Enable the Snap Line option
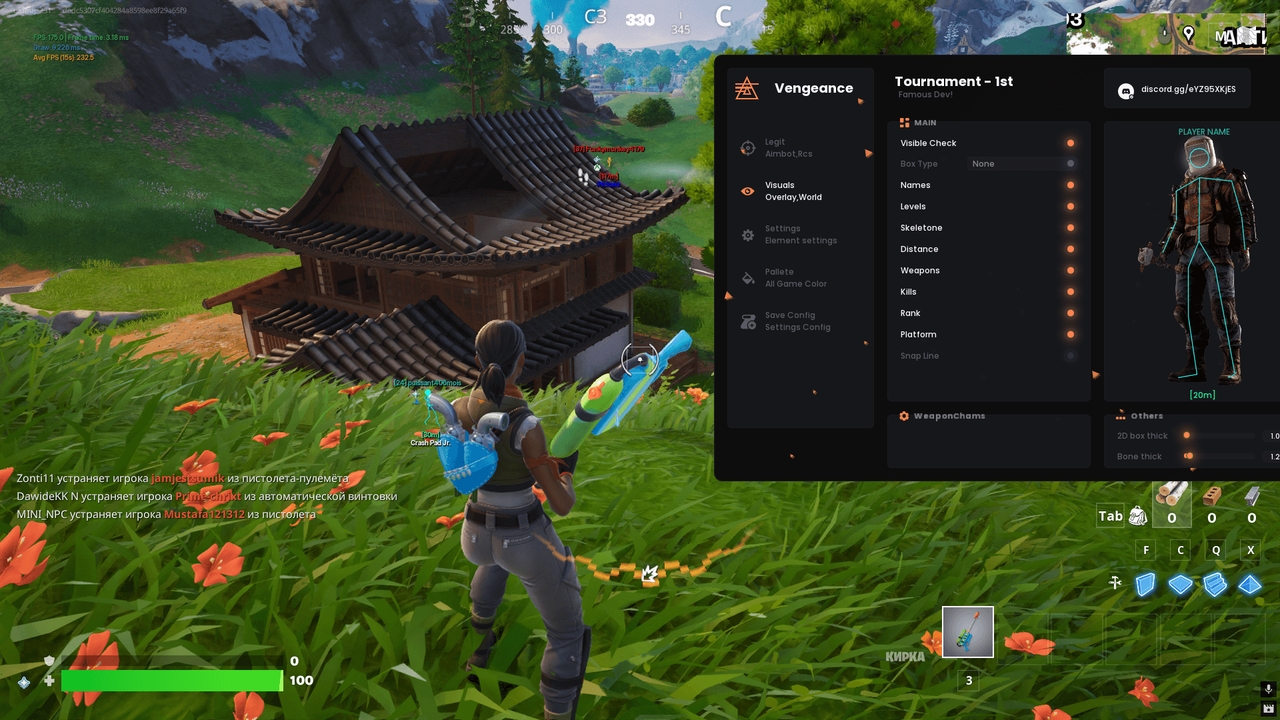Viewport: 1280px width, 720px height. point(1070,355)
